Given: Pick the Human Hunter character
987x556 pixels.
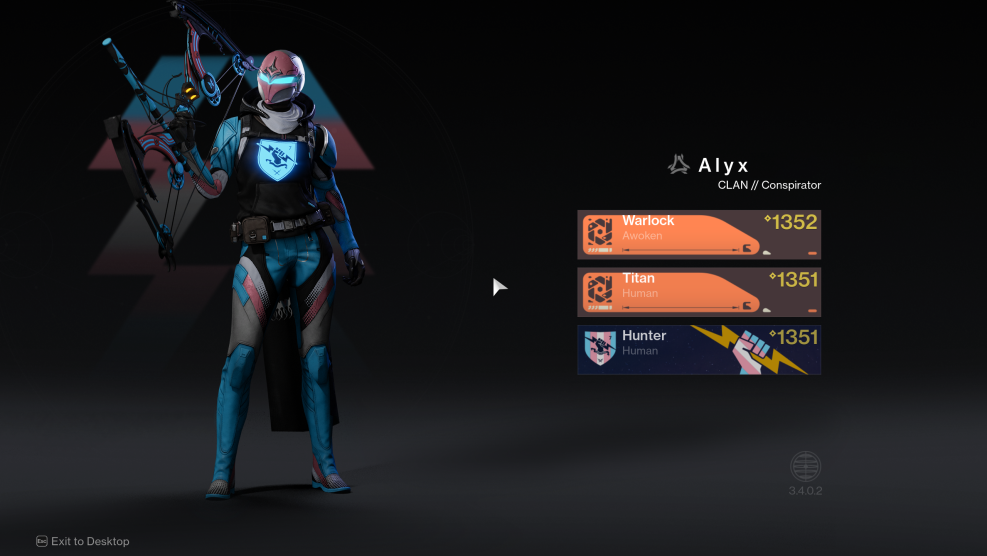Looking at the screenshot, I should [698, 350].
